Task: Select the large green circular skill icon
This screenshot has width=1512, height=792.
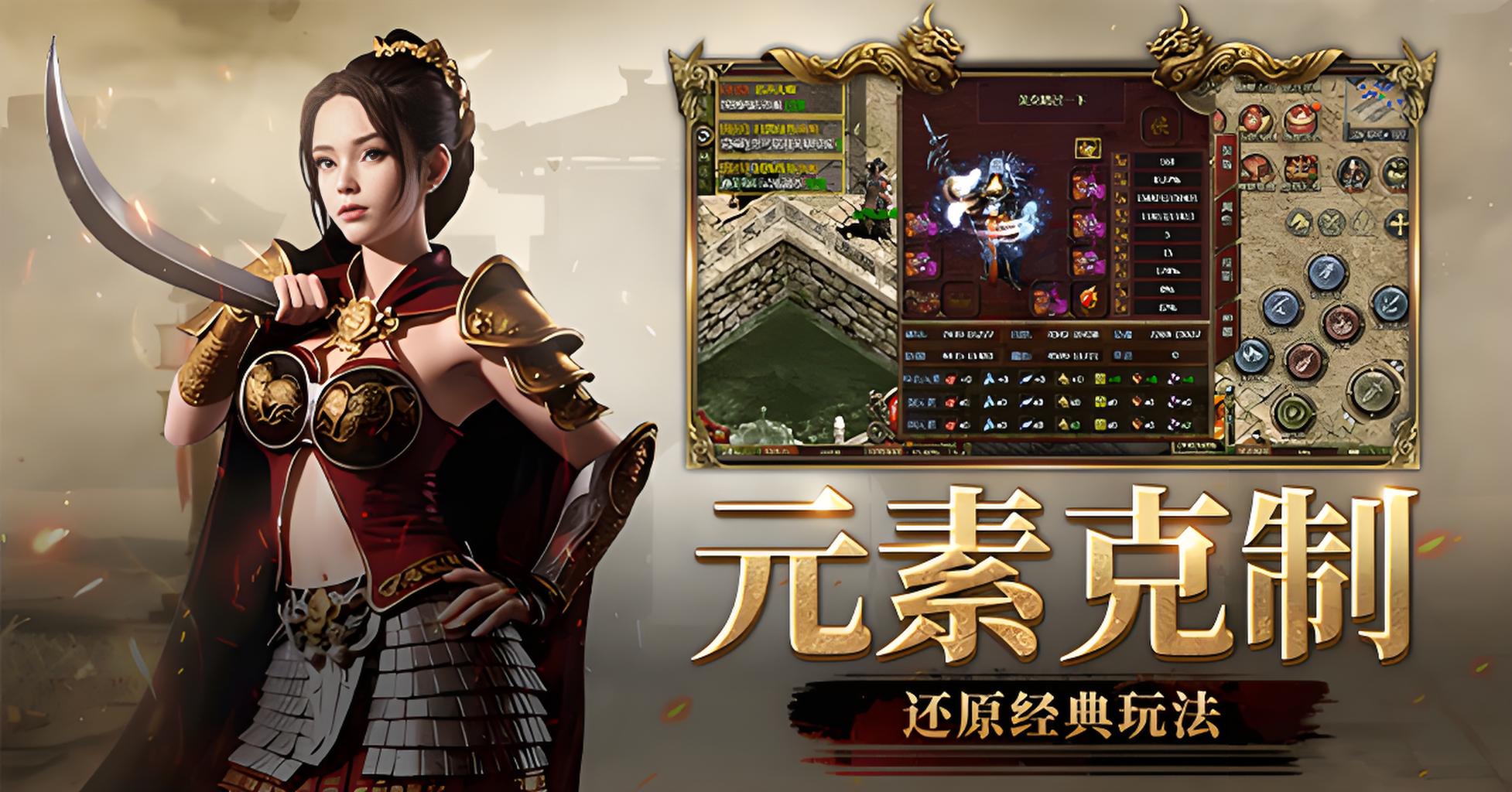Action: pos(1292,411)
